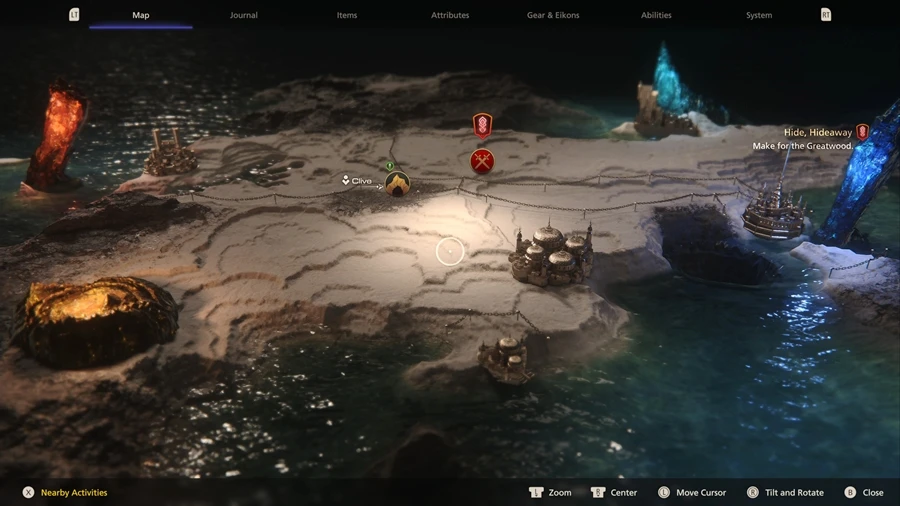Screen dimensions: 900x506
Task: Click the location icon beside Clive's label
Action: (397, 184)
